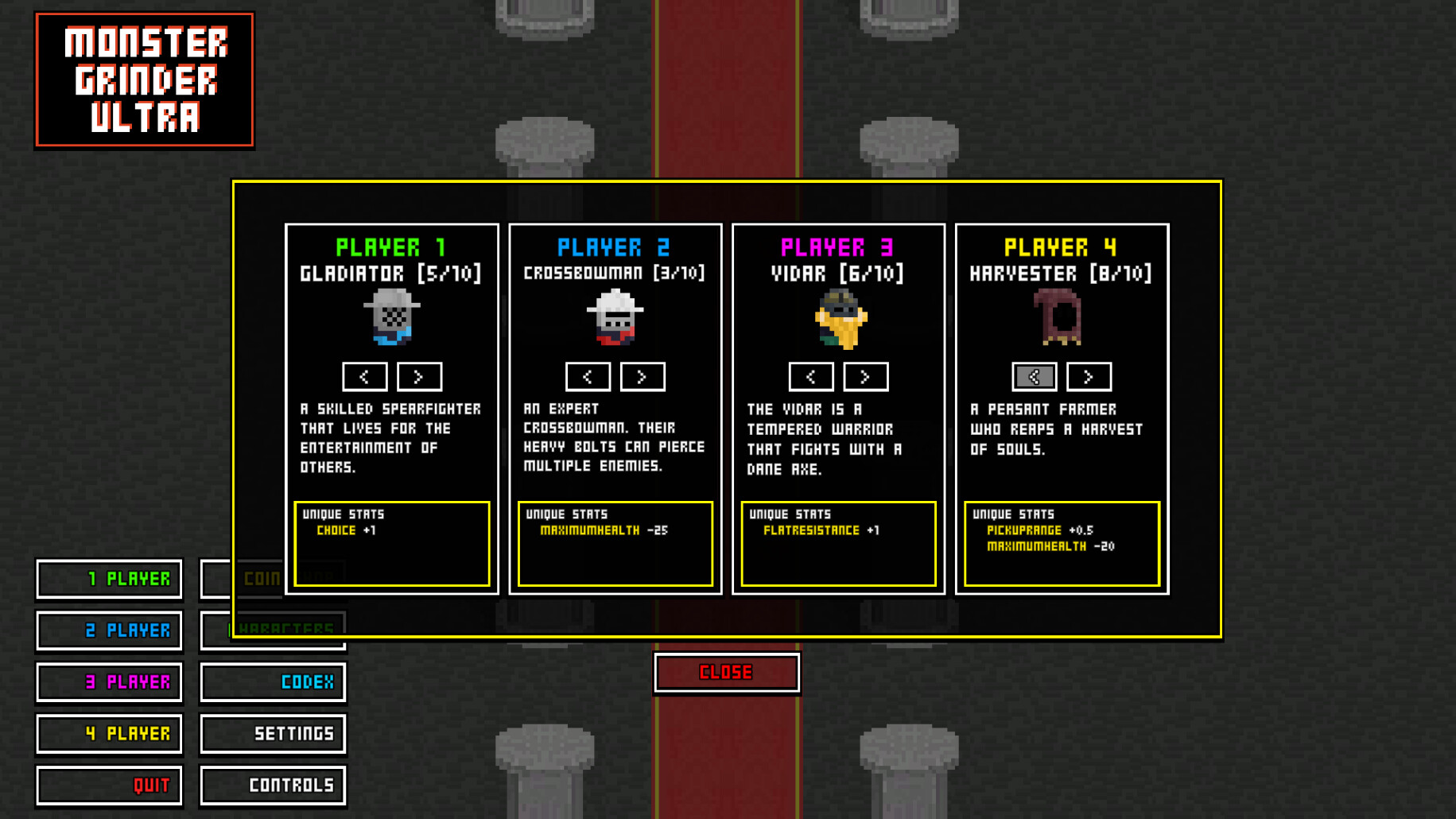Select 4 Player mode
The image size is (1456, 819).
click(x=109, y=733)
